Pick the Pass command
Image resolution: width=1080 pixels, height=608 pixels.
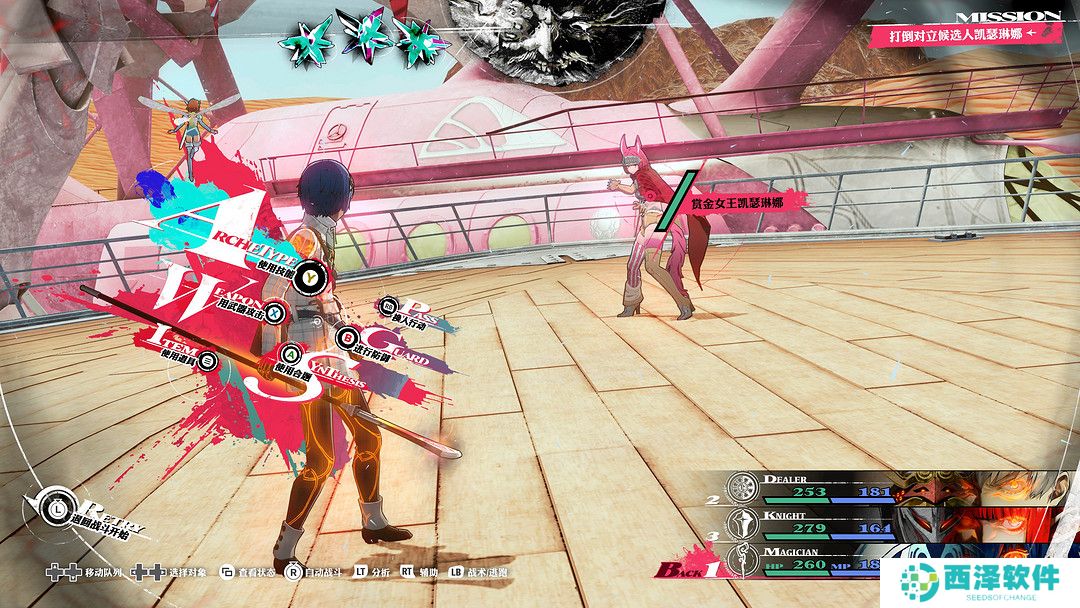pos(389,305)
